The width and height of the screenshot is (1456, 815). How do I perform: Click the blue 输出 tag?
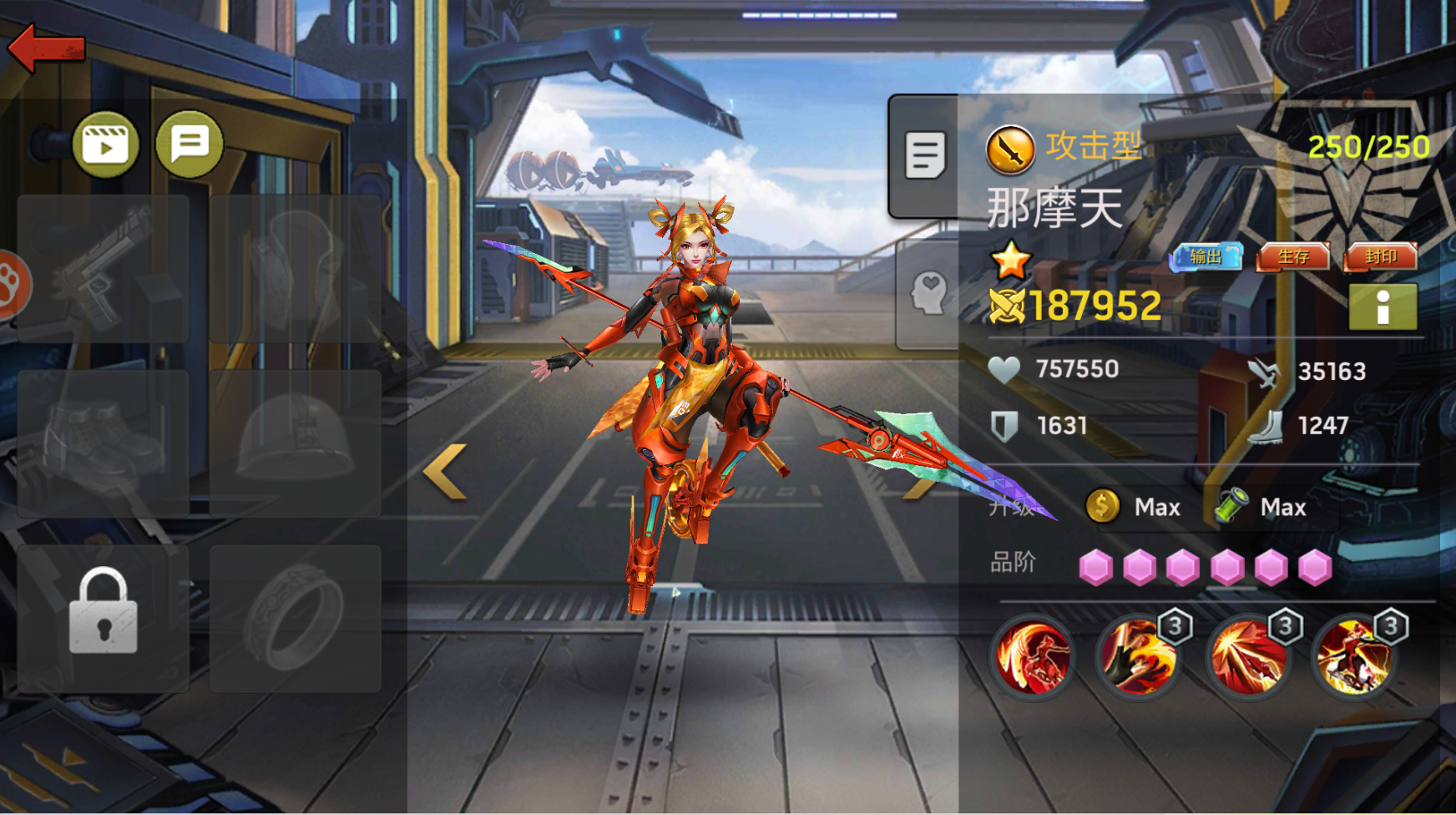tap(1206, 257)
